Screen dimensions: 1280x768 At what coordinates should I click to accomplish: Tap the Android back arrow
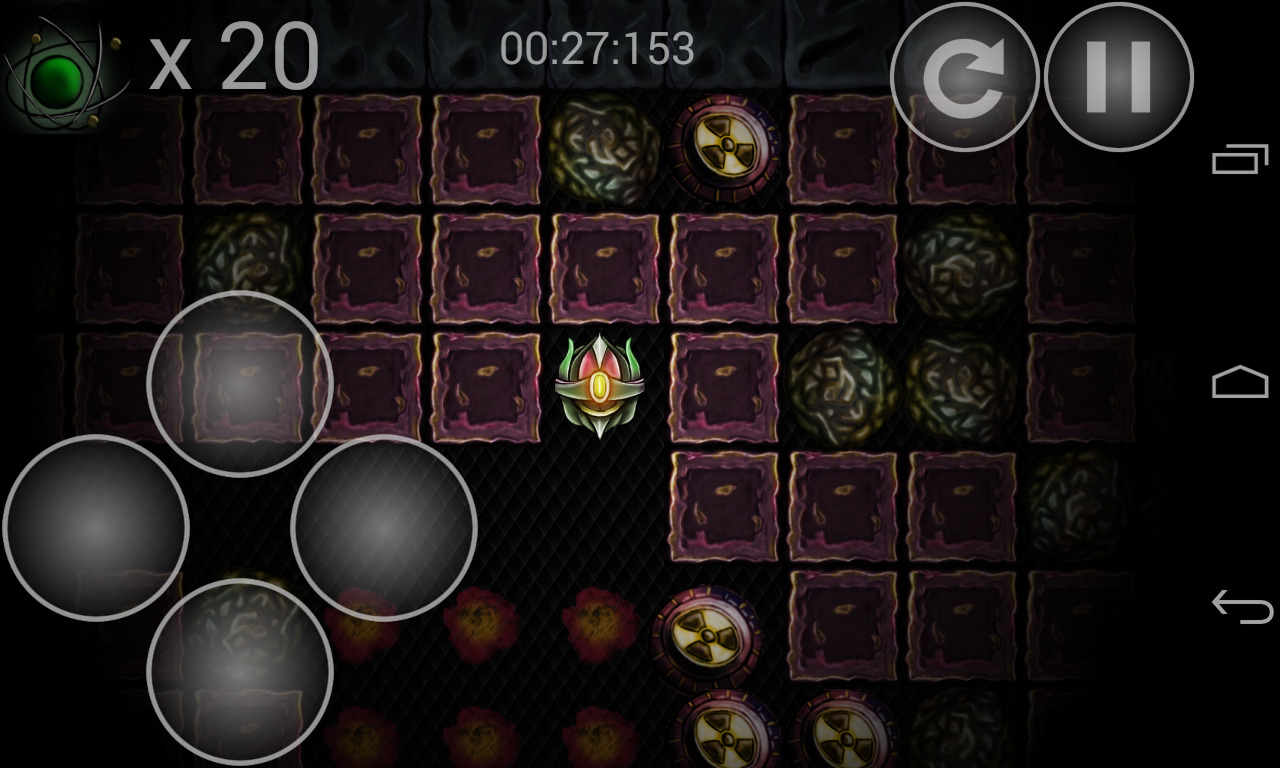1240,606
